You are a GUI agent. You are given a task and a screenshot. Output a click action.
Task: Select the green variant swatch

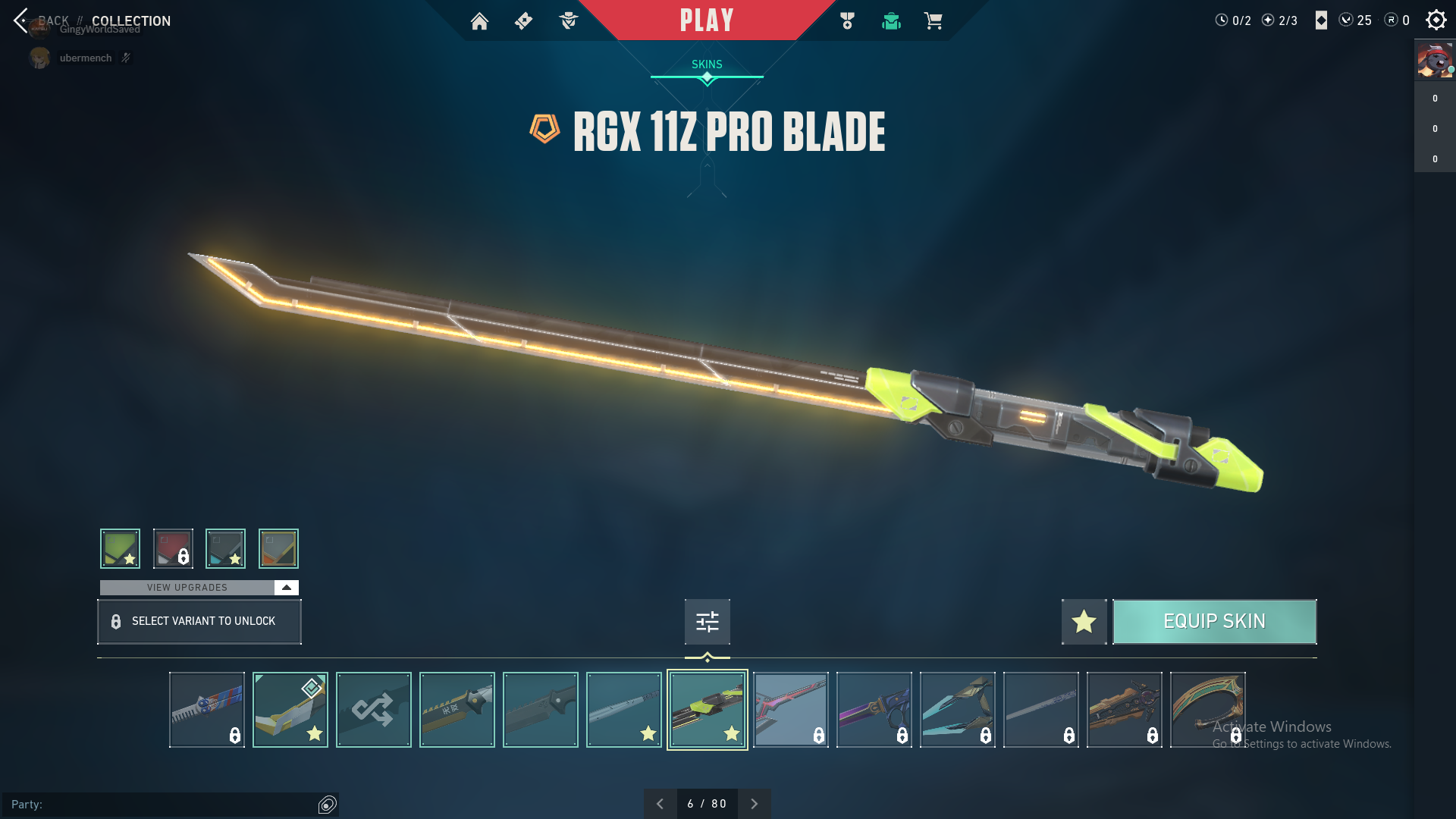point(120,548)
